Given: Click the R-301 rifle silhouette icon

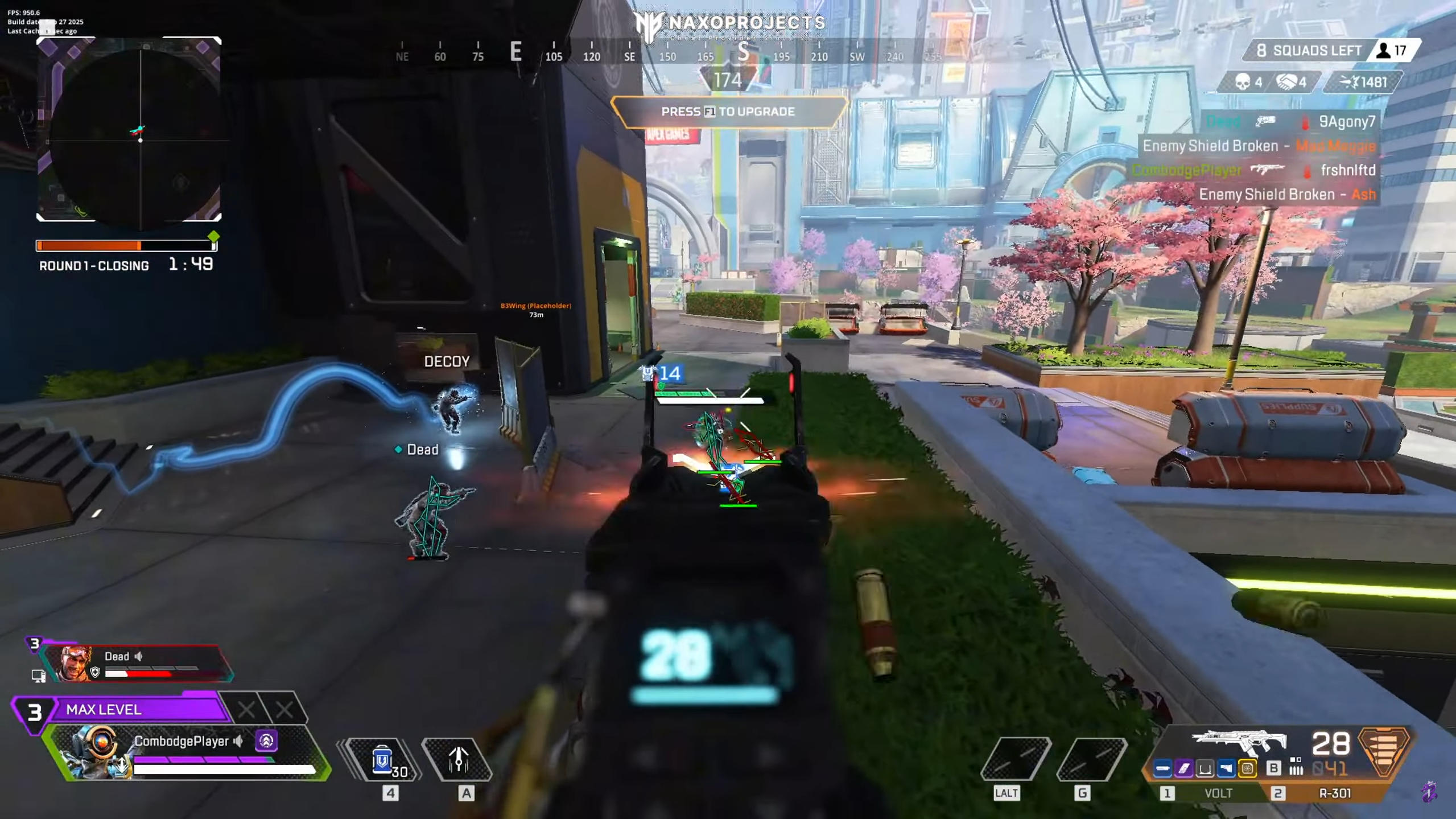Looking at the screenshot, I should point(1238,742).
